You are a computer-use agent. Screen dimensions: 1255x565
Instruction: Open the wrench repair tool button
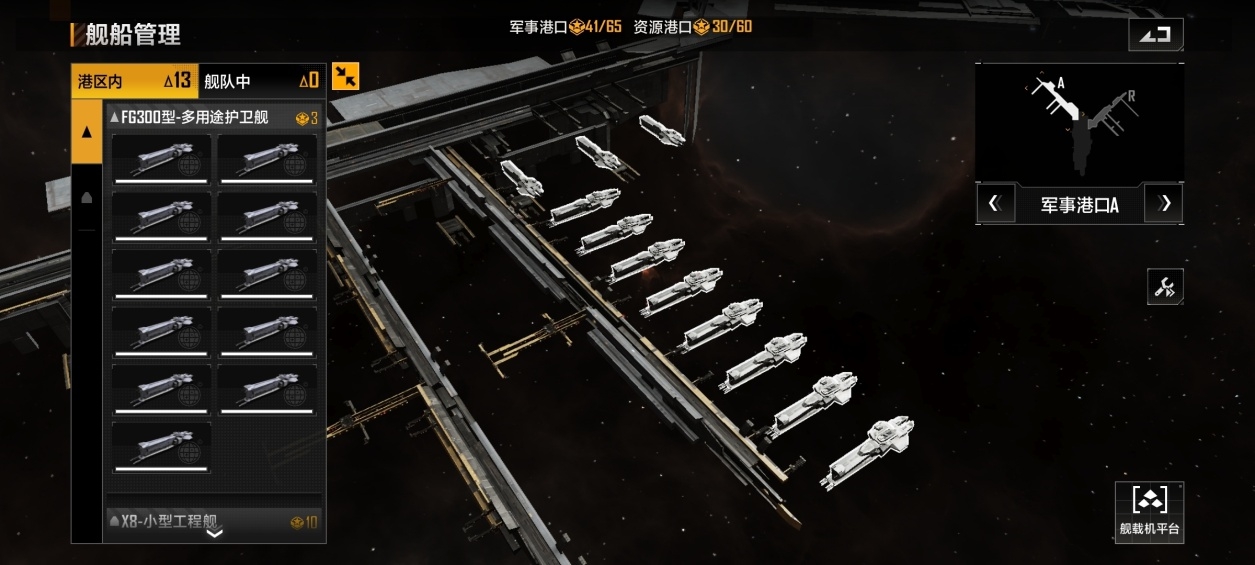click(1165, 288)
